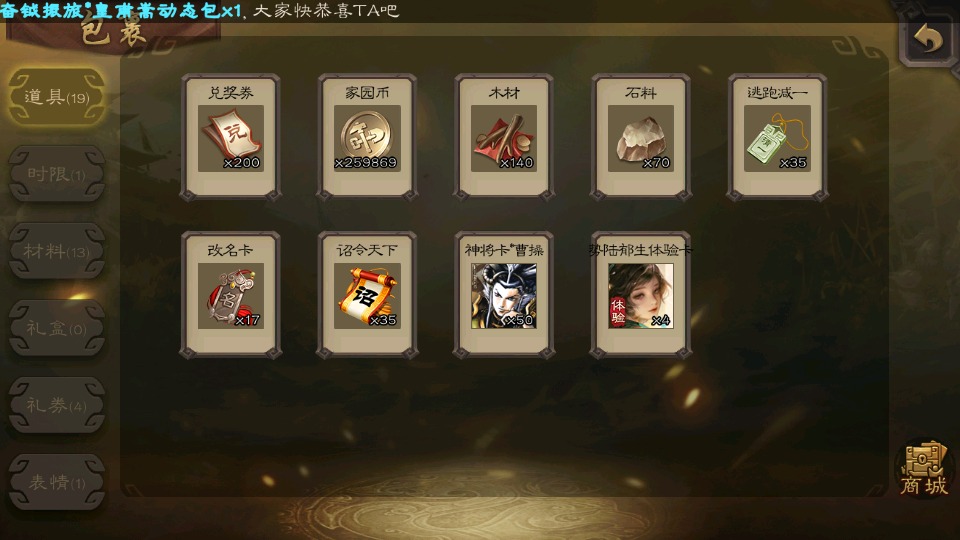
Task: Choose the 体验卡 trial card item
Action: pos(640,295)
